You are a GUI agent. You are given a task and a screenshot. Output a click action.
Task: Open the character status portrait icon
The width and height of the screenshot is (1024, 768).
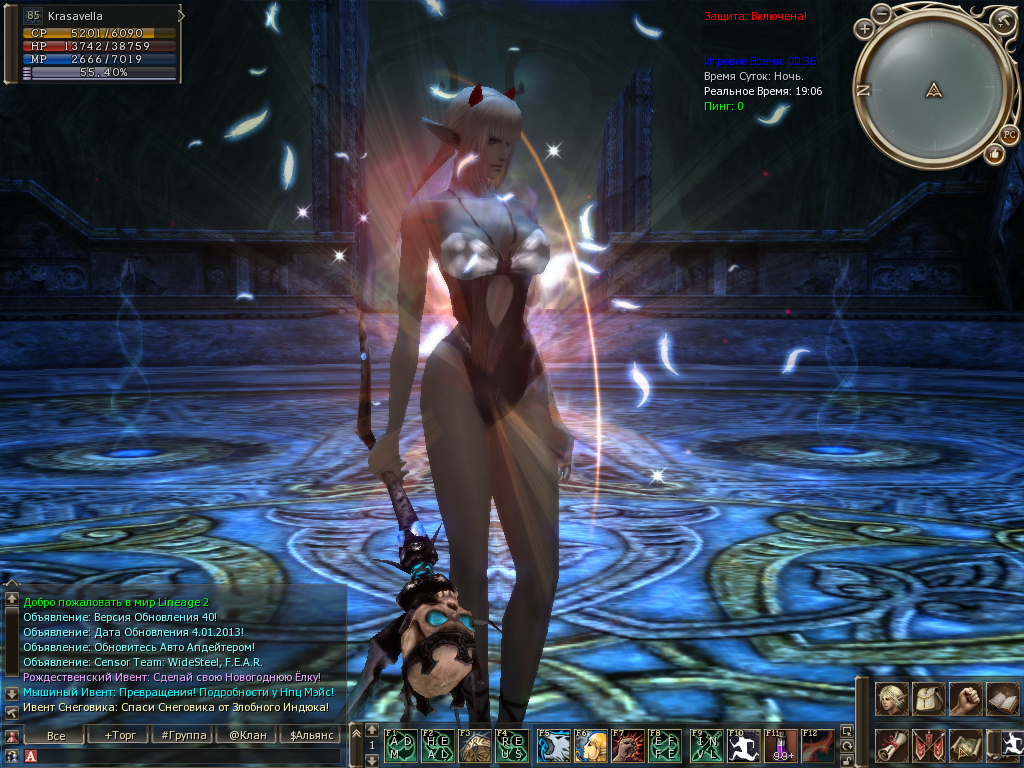(892, 698)
